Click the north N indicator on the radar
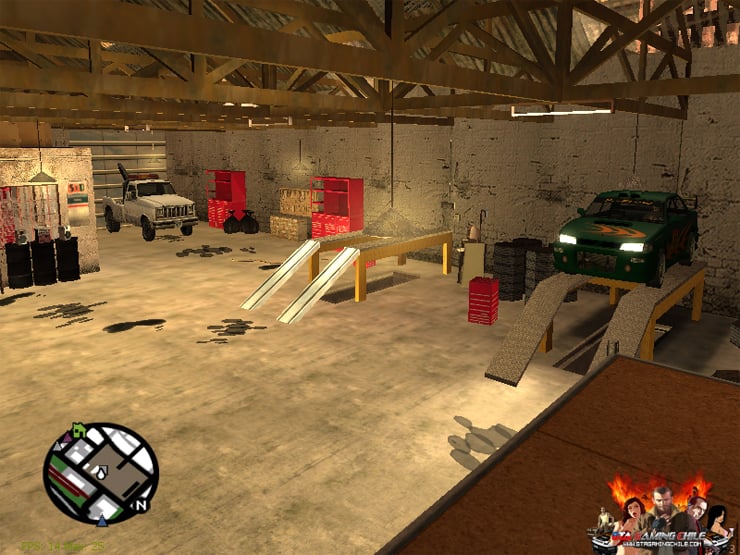 click(x=141, y=505)
